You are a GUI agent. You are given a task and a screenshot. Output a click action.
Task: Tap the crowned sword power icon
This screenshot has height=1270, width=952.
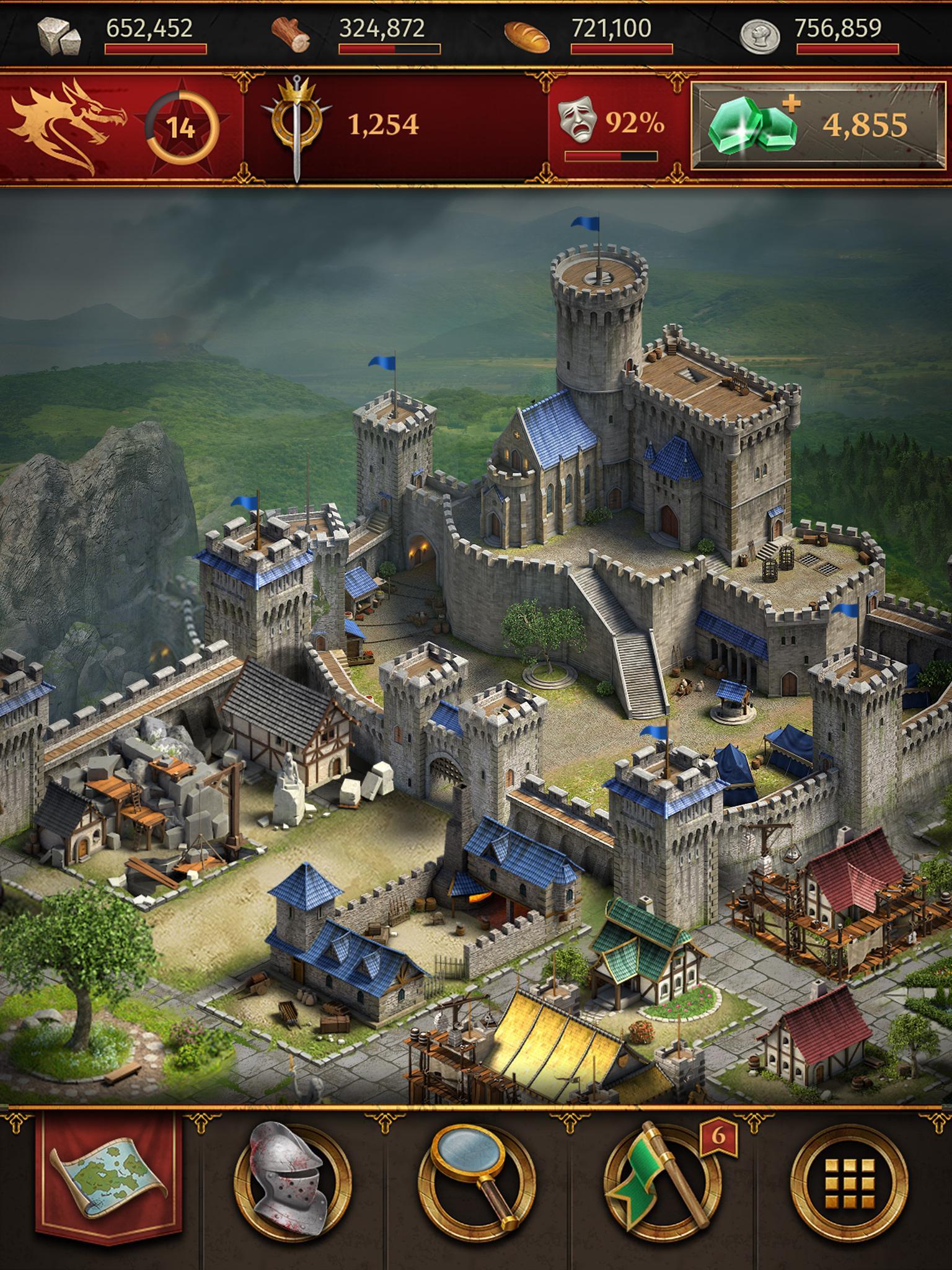(x=297, y=124)
